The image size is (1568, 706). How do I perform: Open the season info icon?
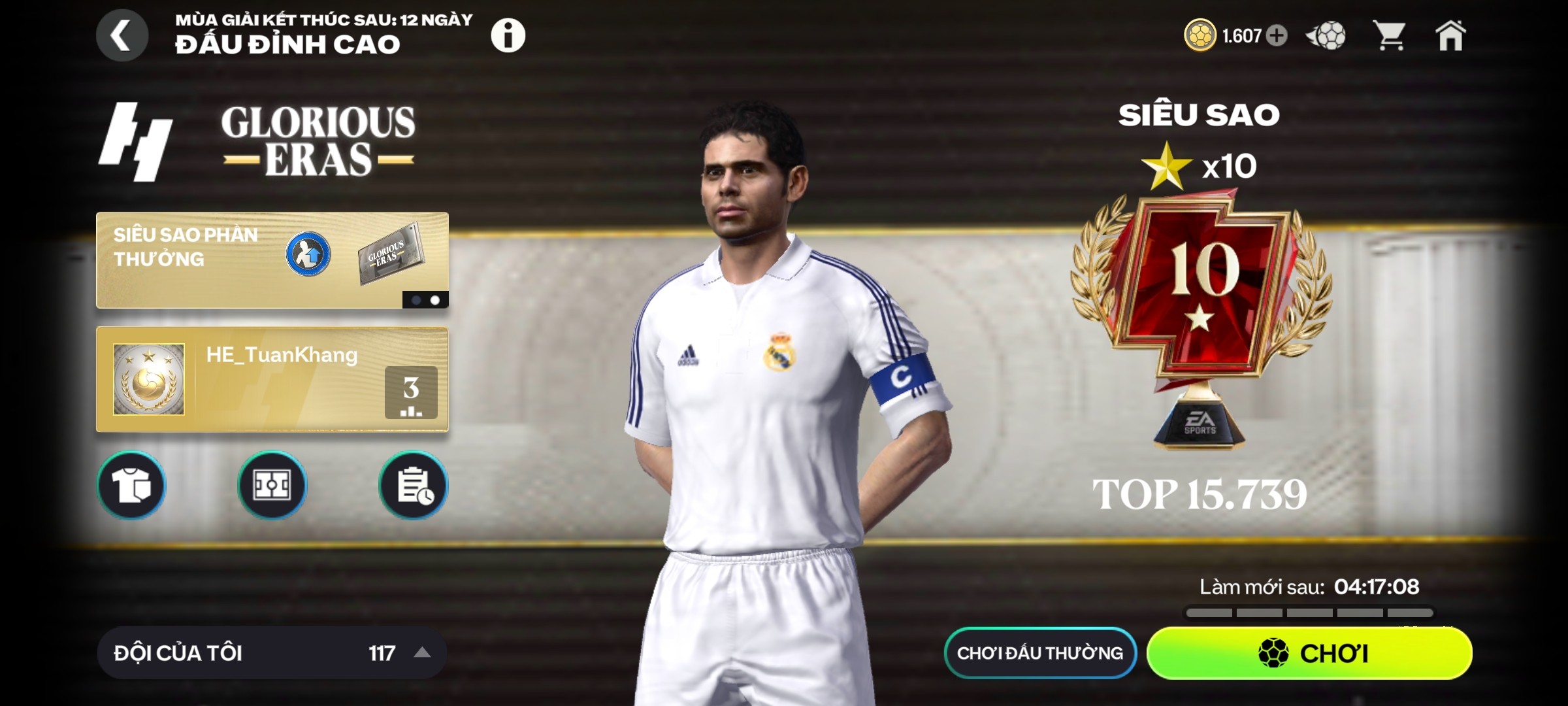[508, 35]
